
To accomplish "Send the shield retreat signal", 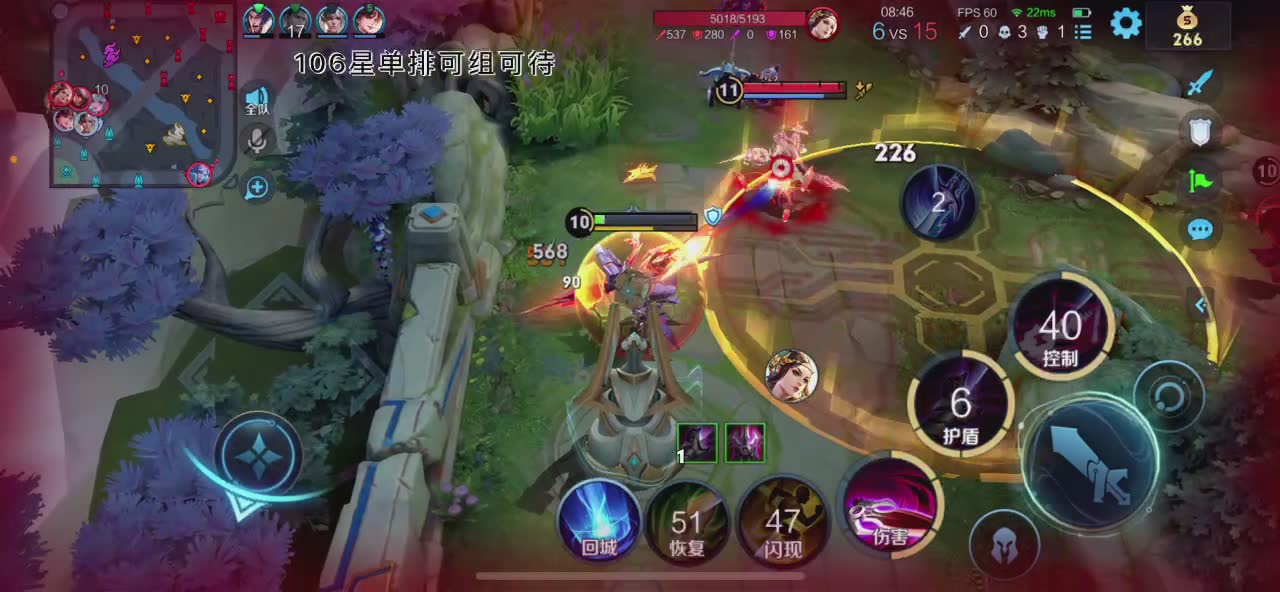I will tap(1200, 130).
